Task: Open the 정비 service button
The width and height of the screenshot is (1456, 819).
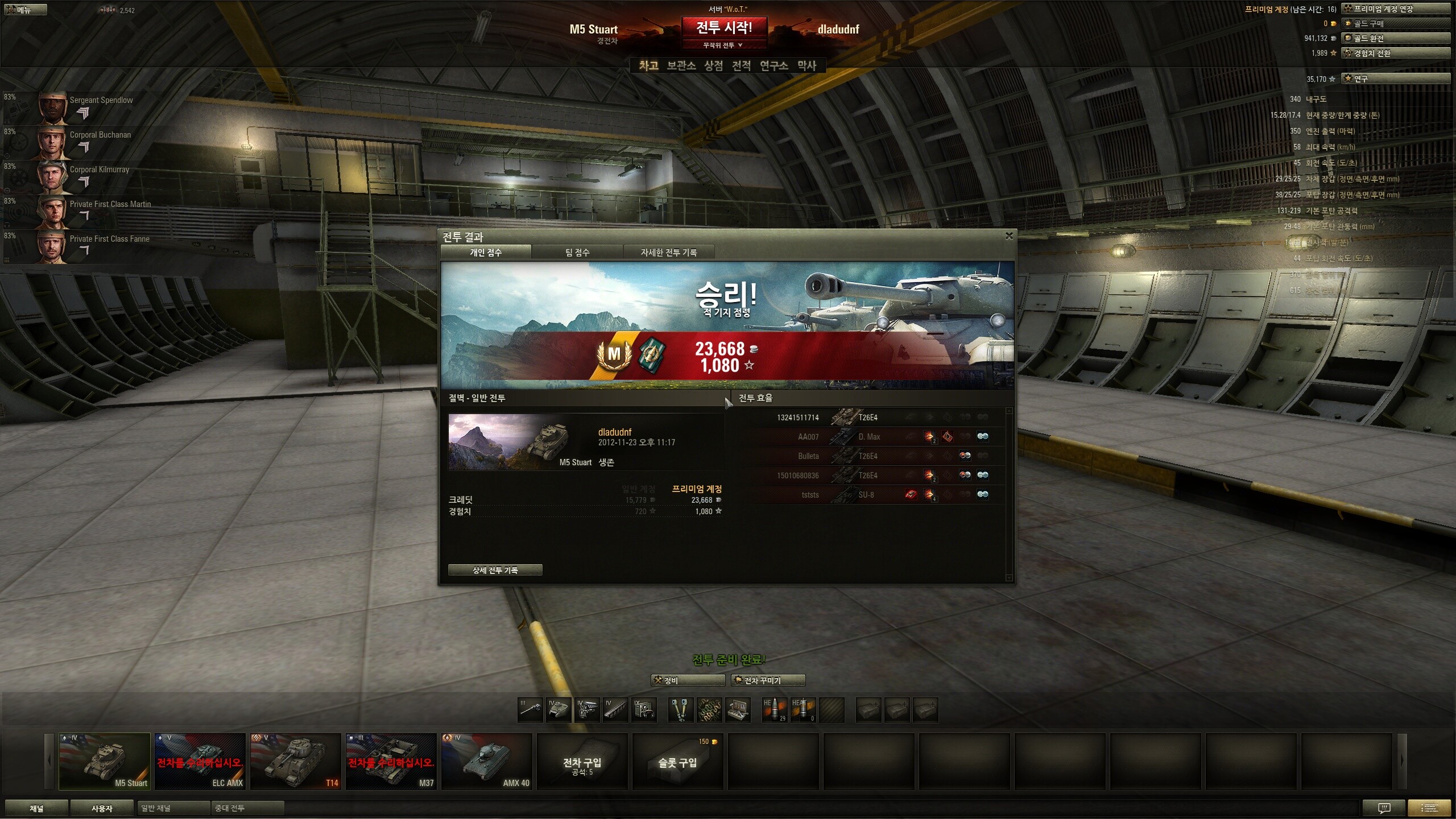Action: pos(688,680)
